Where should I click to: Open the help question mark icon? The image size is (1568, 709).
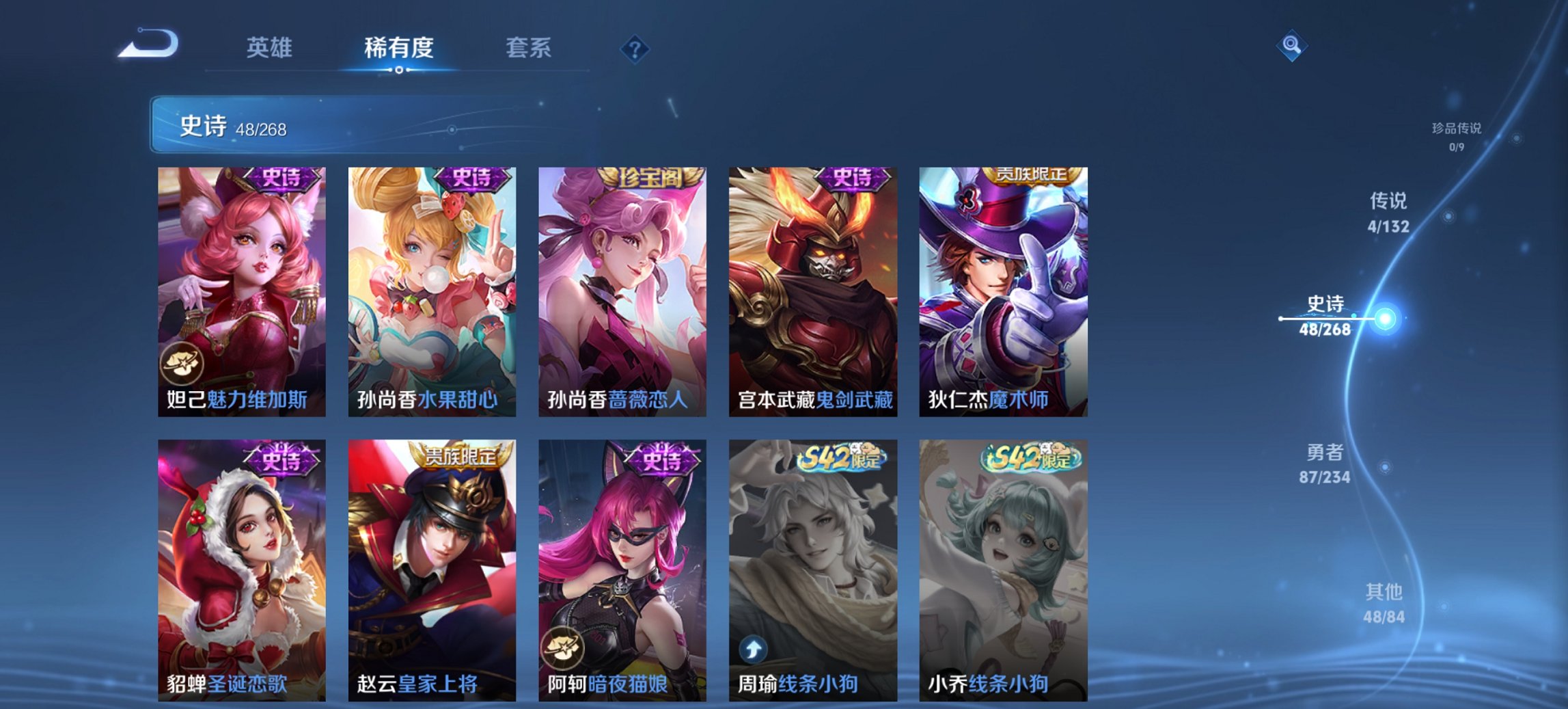pyautogui.click(x=634, y=48)
